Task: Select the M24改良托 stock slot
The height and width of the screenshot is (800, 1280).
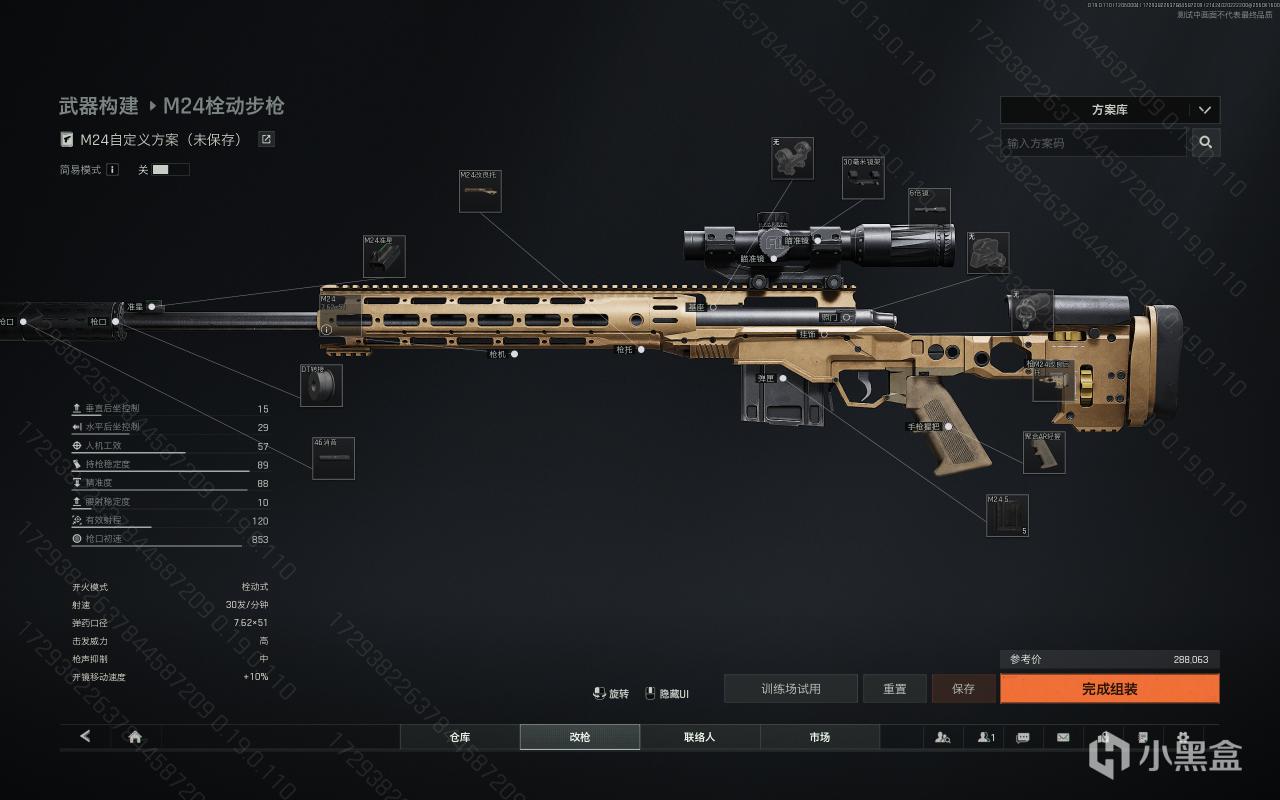Action: click(480, 191)
